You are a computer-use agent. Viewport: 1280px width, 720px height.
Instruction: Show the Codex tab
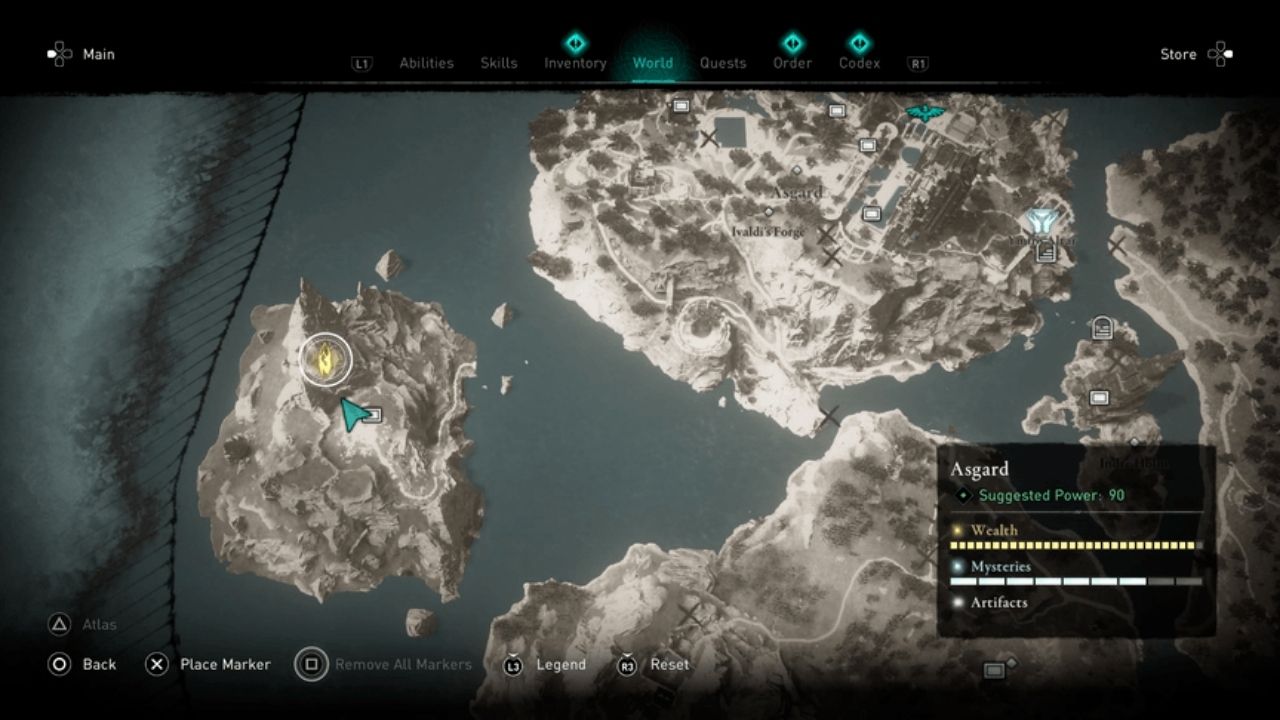[859, 63]
